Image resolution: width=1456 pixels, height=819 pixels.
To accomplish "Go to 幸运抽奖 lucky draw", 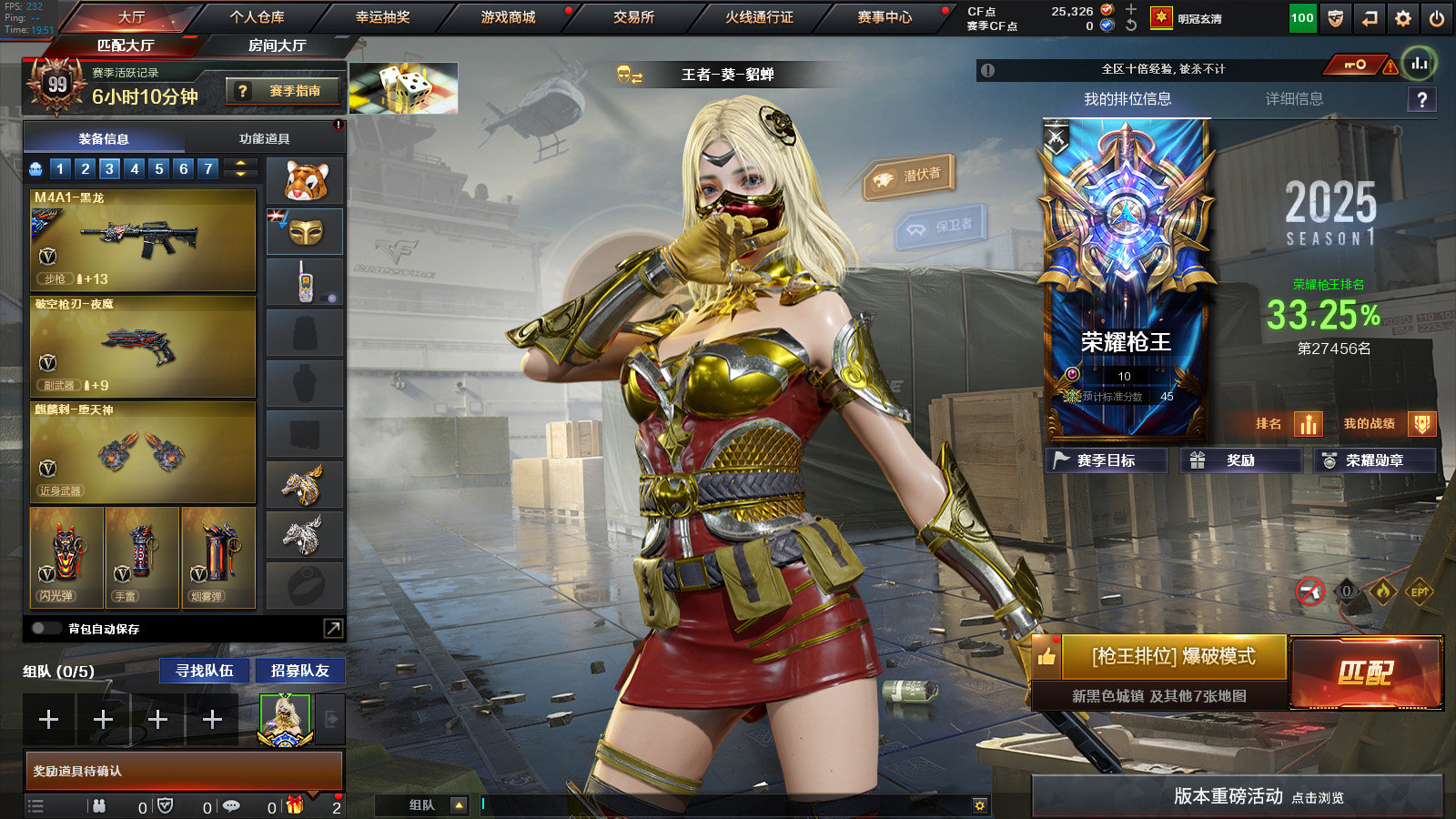I will (382, 17).
